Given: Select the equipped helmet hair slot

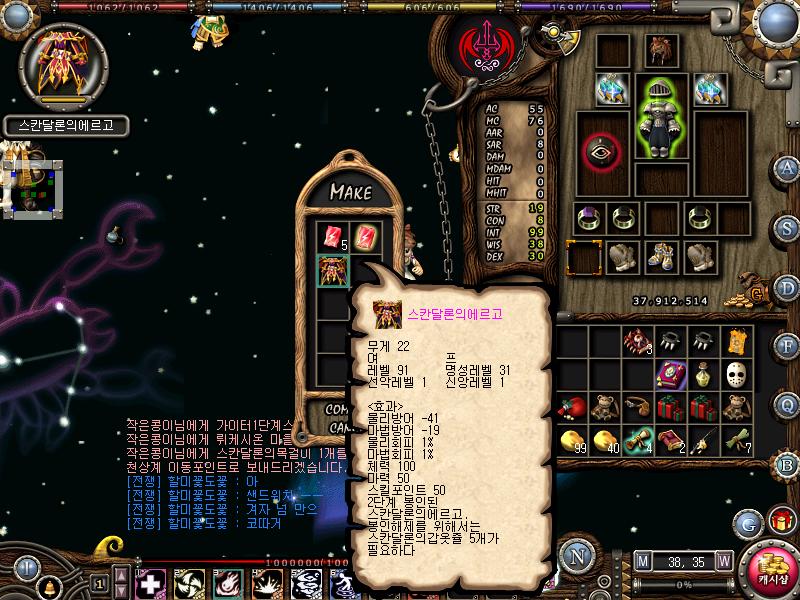Looking at the screenshot, I should pyautogui.click(x=660, y=49).
